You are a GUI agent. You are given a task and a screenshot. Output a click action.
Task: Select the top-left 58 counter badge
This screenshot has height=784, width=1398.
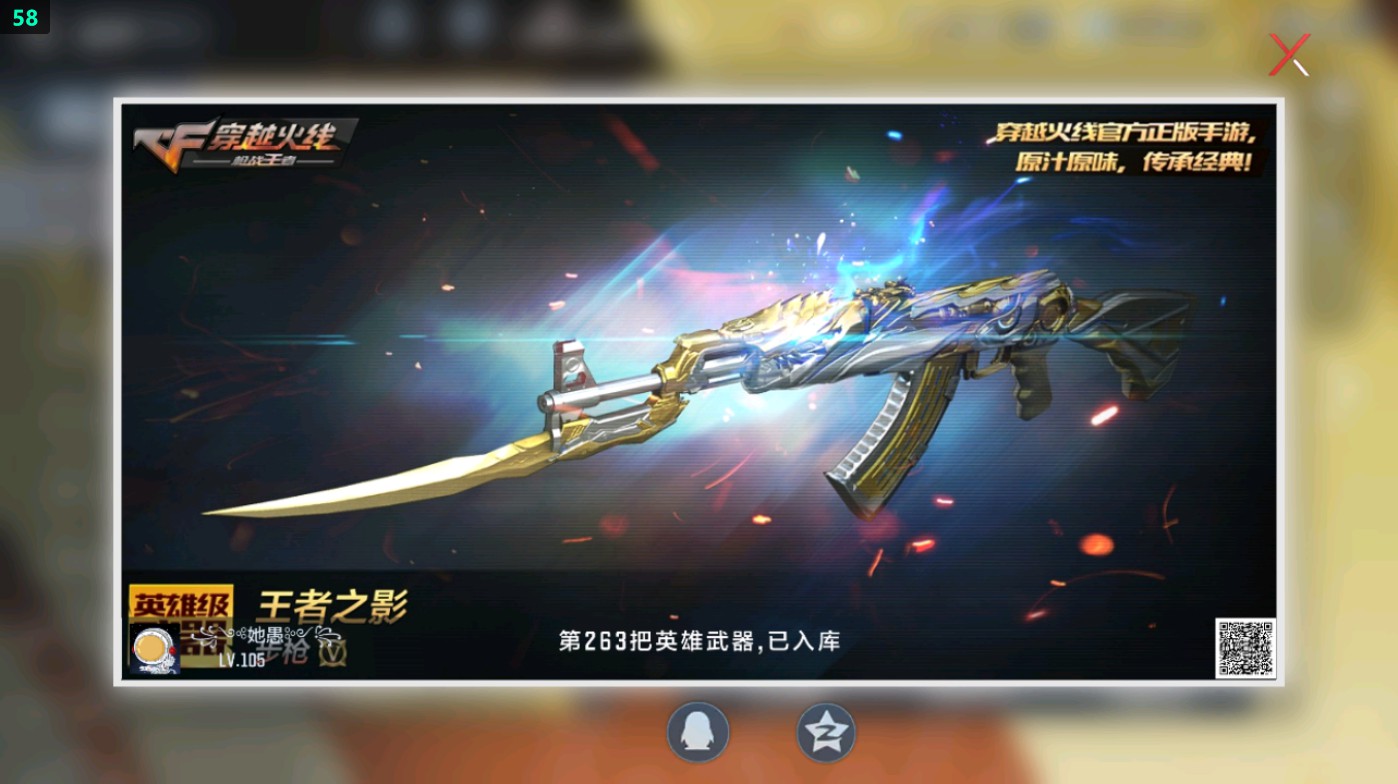pos(26,17)
